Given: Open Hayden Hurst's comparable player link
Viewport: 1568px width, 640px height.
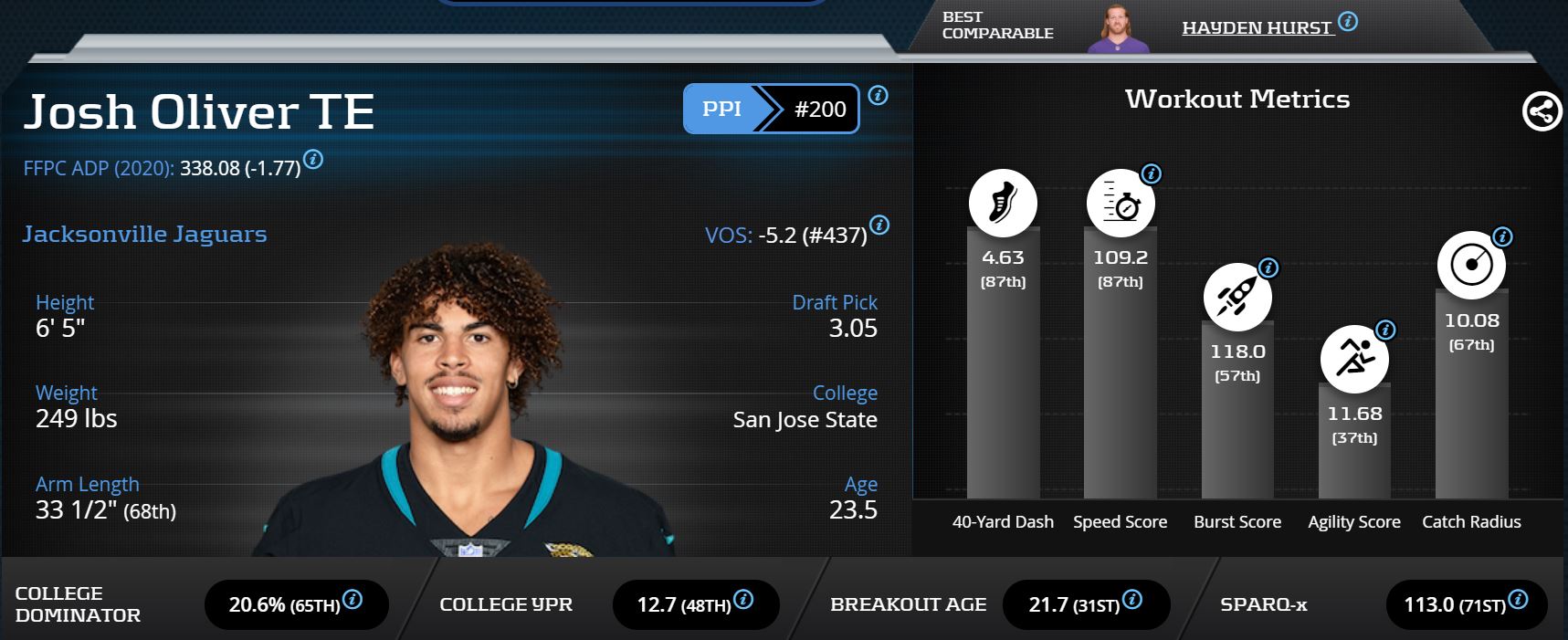Looking at the screenshot, I should (x=1257, y=28).
